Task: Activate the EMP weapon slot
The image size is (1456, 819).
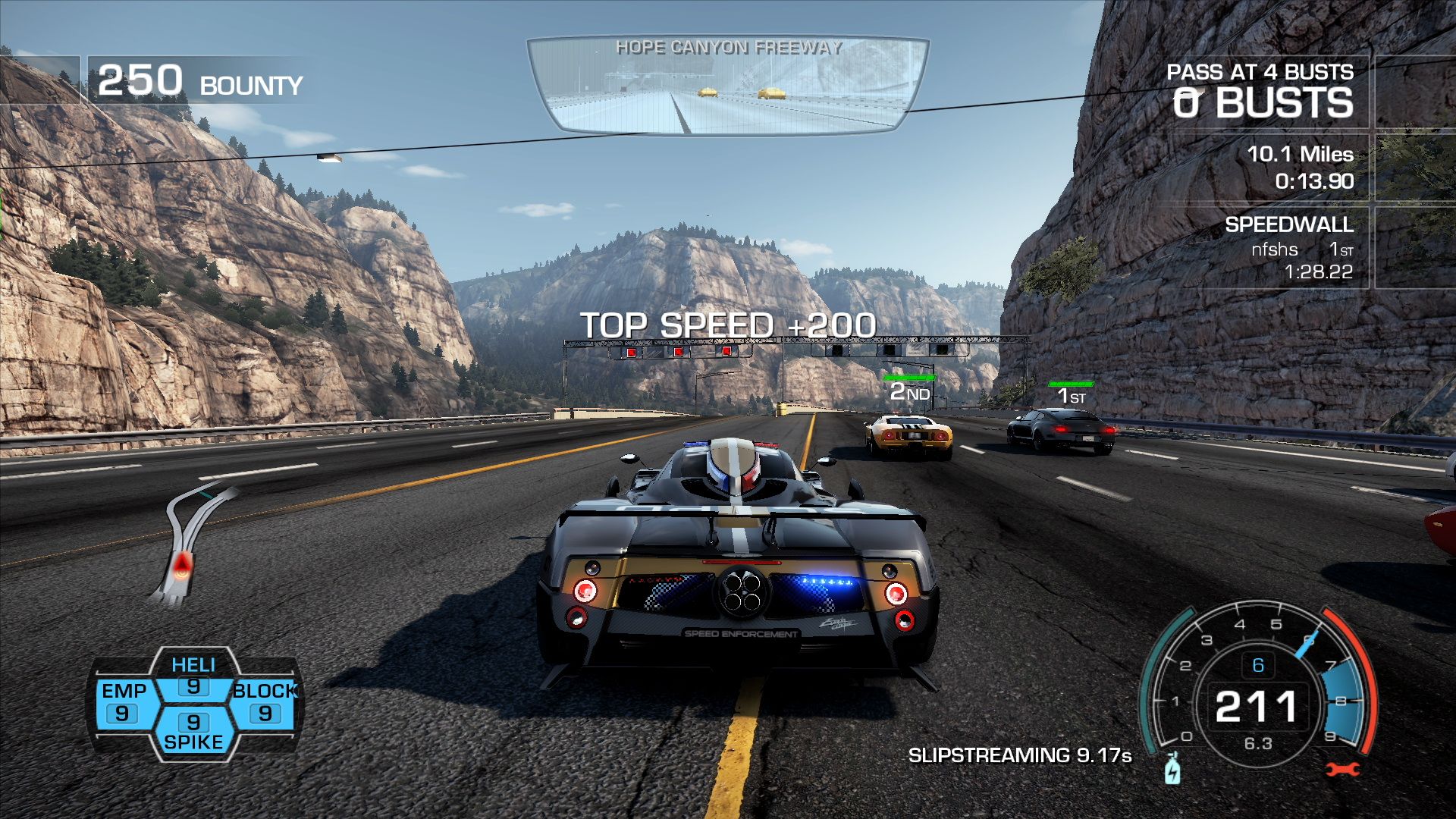Action: coord(124,702)
